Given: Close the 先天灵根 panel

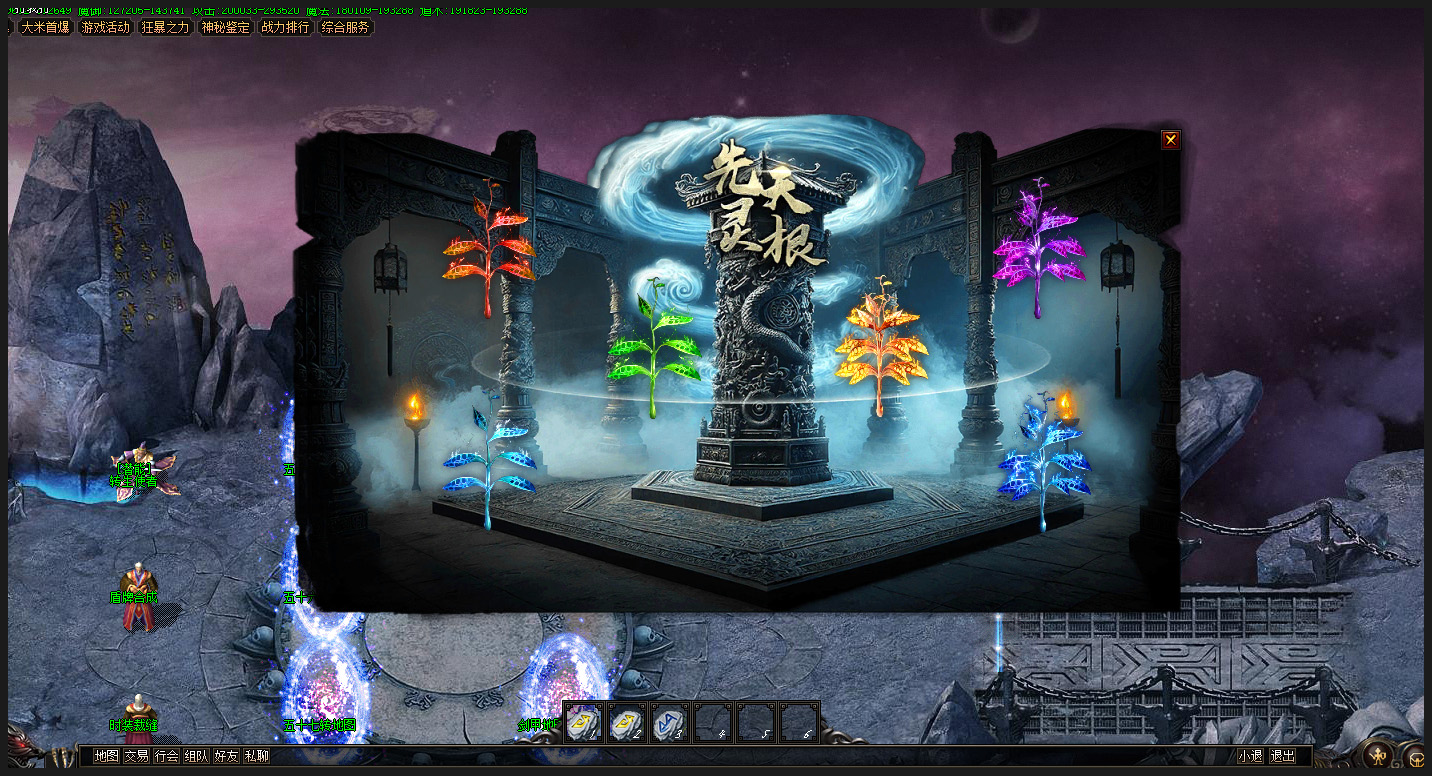Looking at the screenshot, I should 1170,140.
